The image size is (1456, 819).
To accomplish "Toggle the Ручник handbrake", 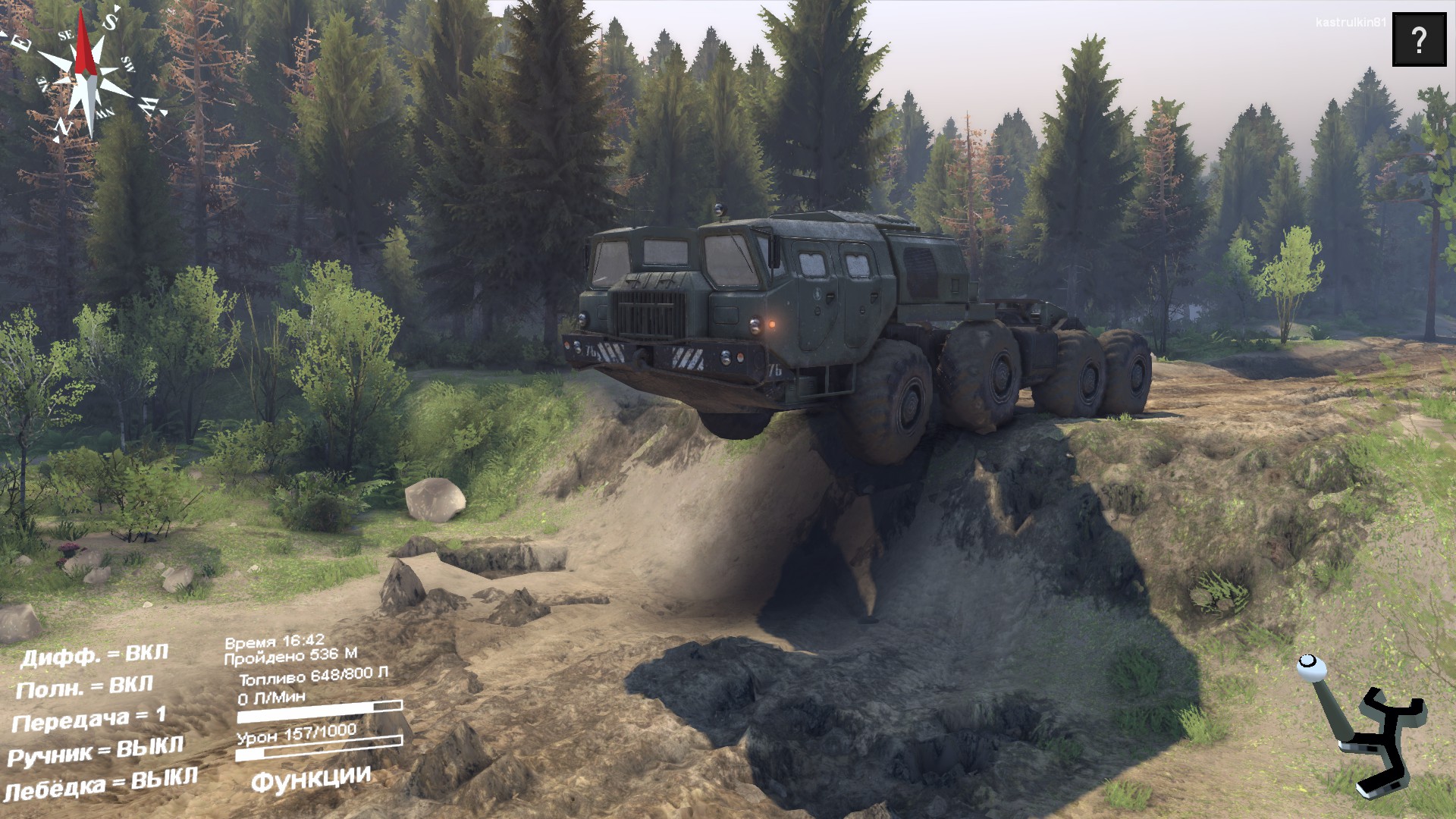I will tap(96, 752).
